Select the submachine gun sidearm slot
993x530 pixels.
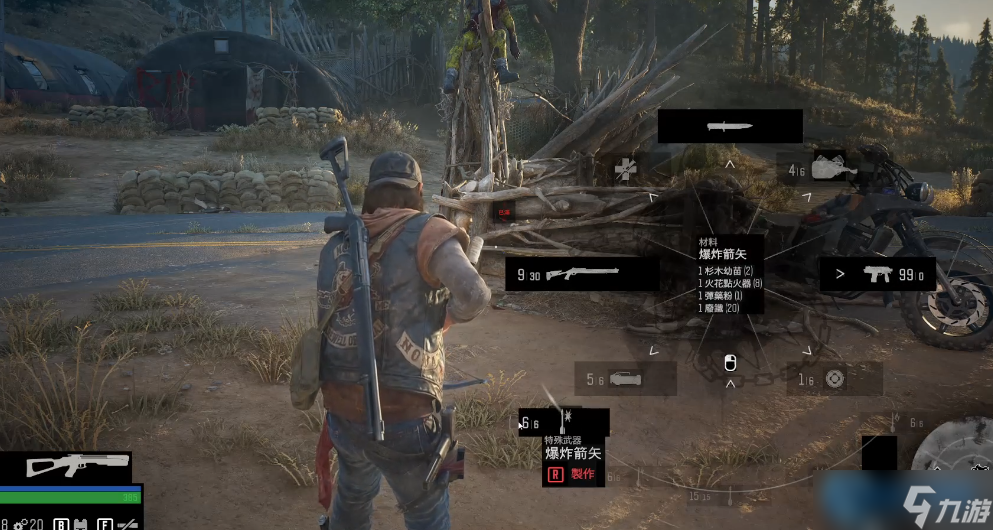(877, 274)
